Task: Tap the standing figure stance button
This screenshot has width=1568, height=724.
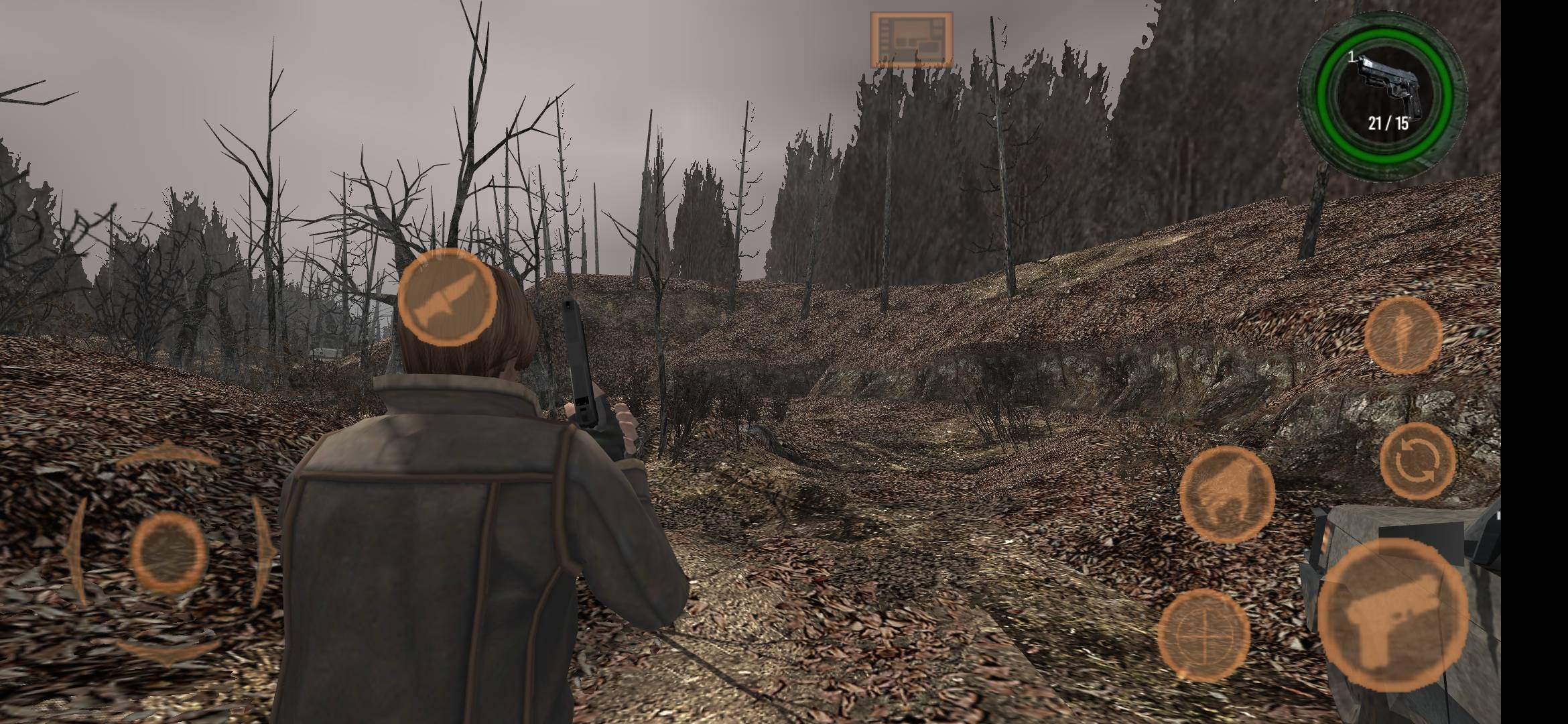Action: 1402,335
